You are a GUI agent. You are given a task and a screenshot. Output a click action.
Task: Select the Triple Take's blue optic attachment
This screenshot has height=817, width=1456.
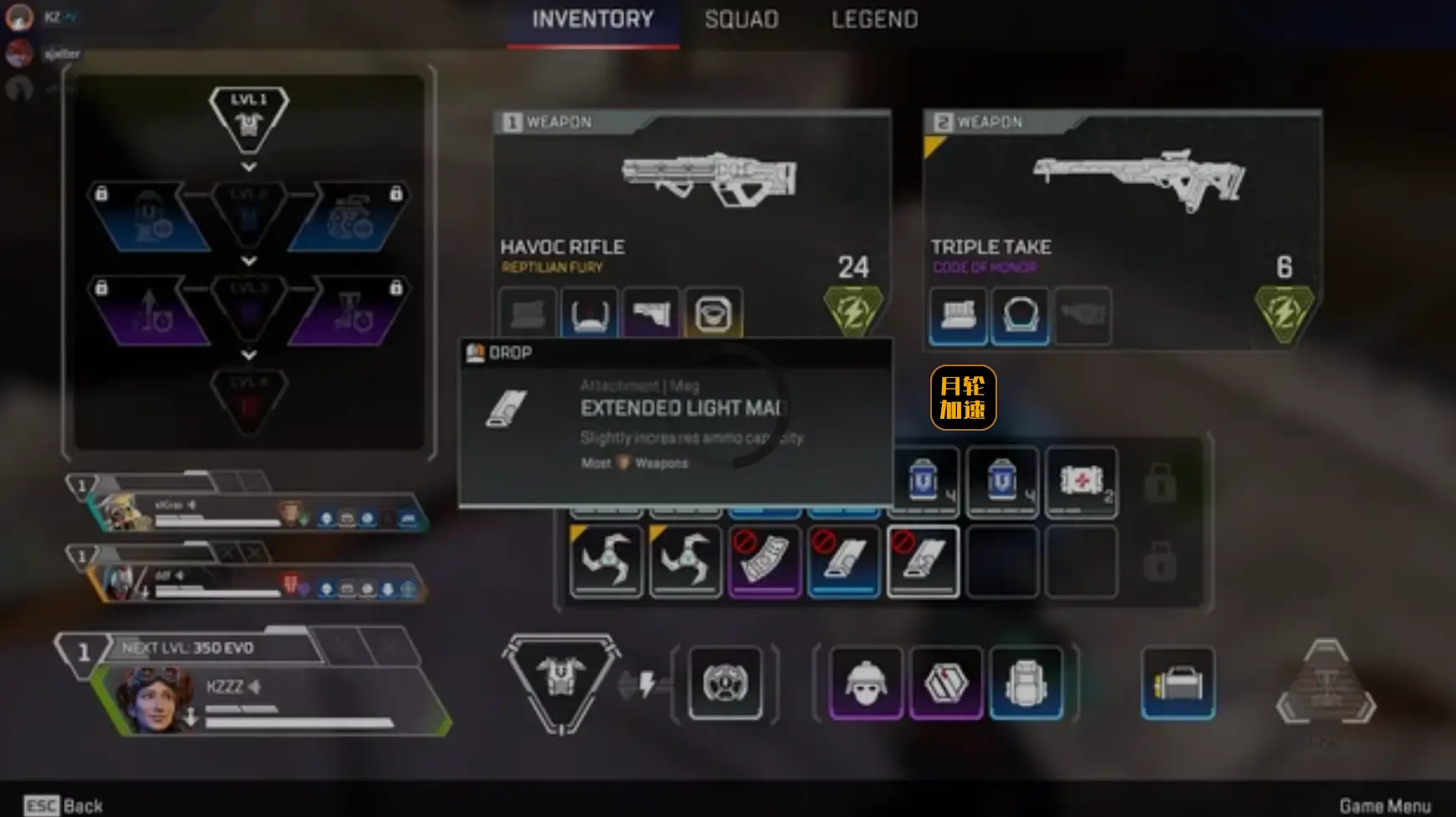(x=1020, y=316)
